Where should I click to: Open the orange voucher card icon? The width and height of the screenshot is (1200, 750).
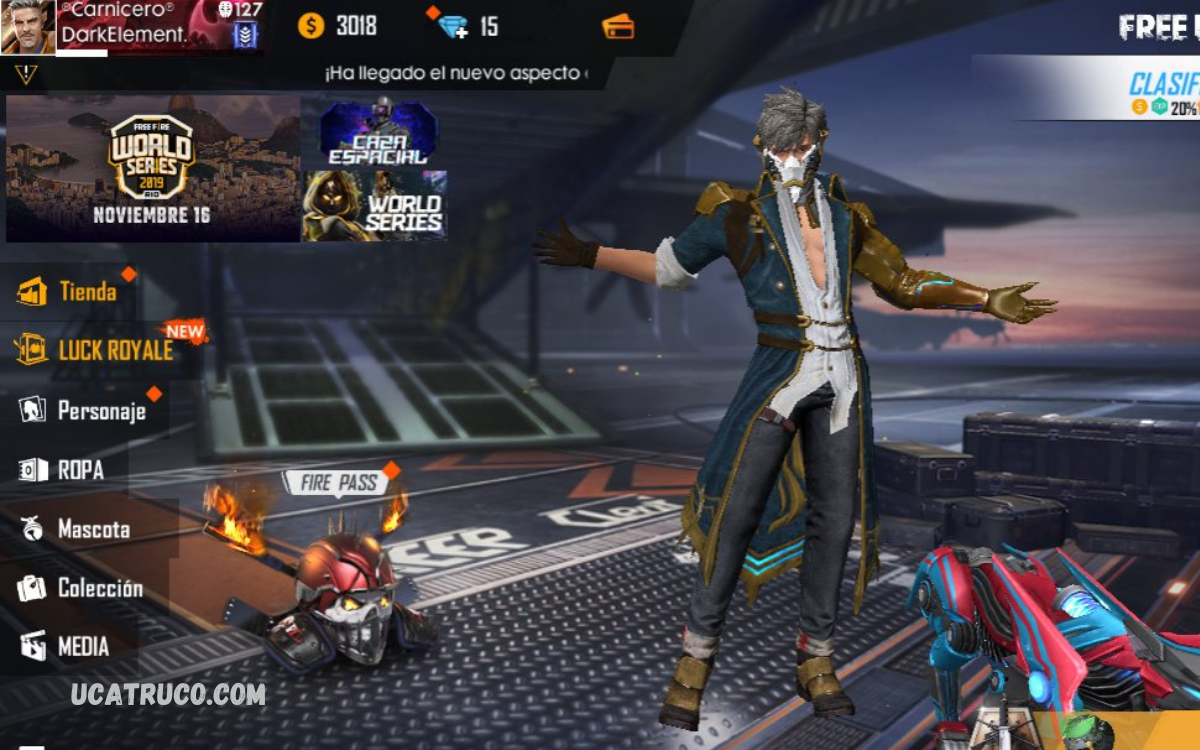(618, 26)
